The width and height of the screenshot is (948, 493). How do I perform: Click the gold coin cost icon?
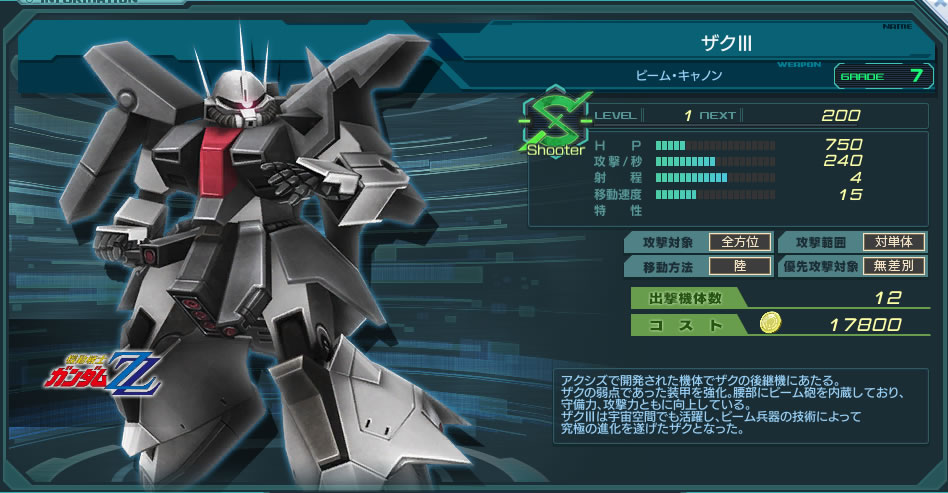tap(770, 324)
